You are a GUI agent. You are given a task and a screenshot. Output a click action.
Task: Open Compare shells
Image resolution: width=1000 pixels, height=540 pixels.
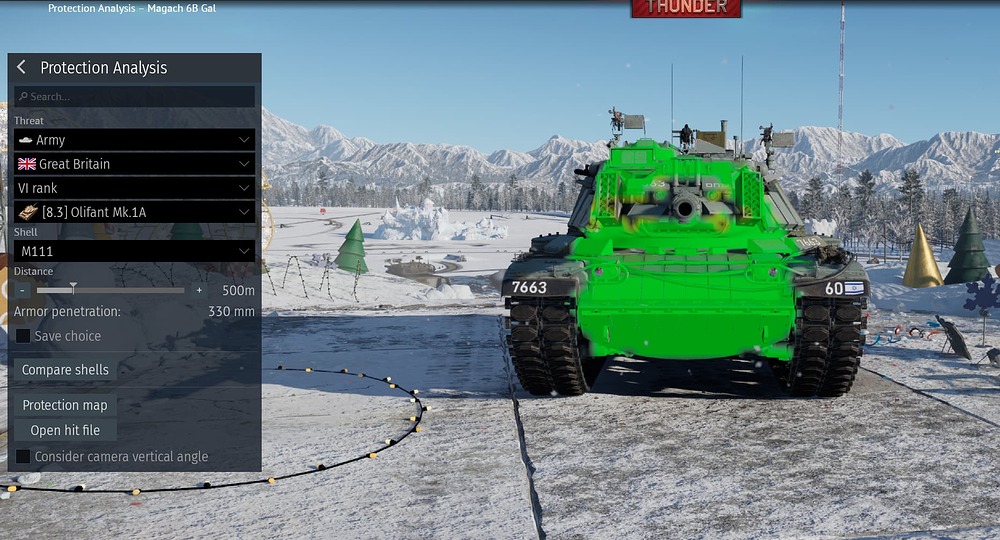(x=65, y=370)
